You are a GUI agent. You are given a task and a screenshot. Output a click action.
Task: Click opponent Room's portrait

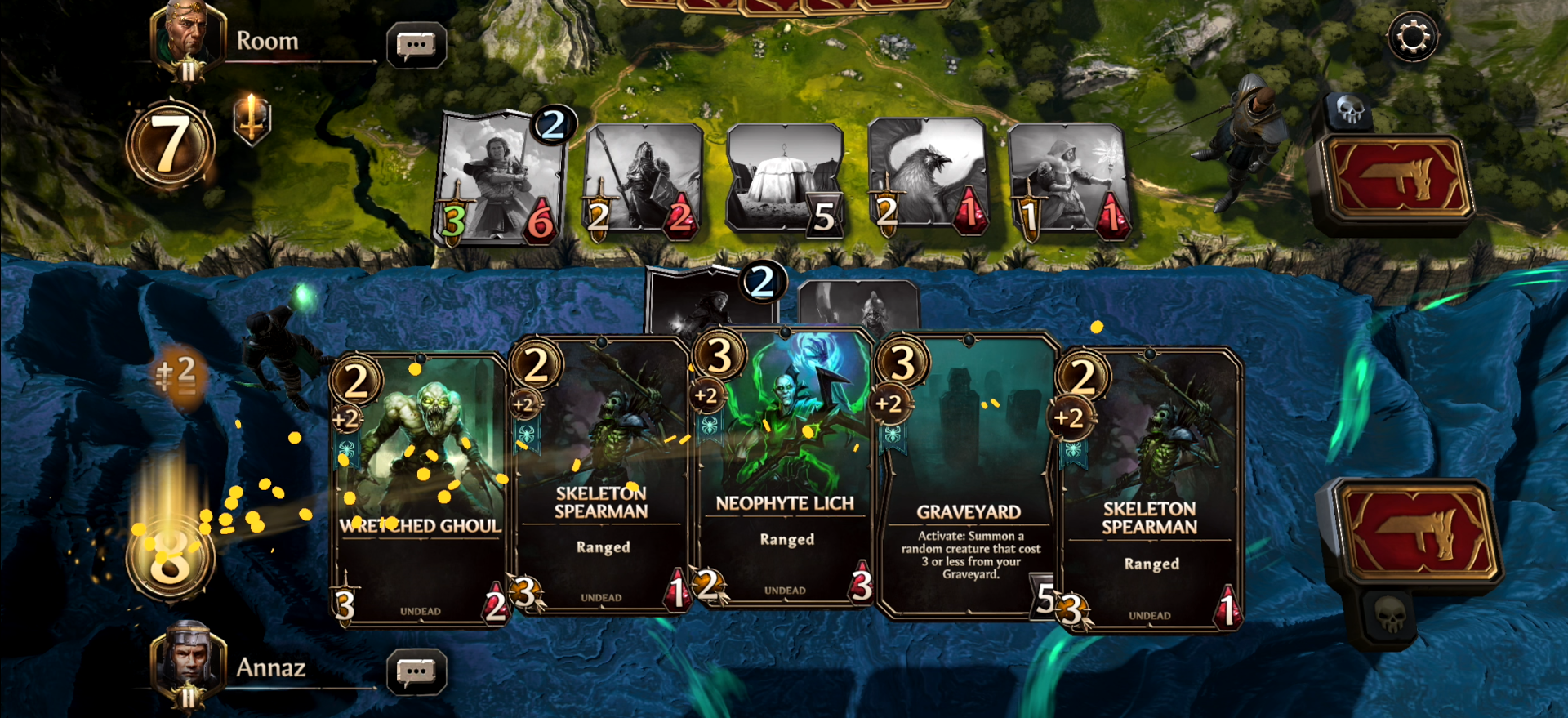tap(188, 37)
